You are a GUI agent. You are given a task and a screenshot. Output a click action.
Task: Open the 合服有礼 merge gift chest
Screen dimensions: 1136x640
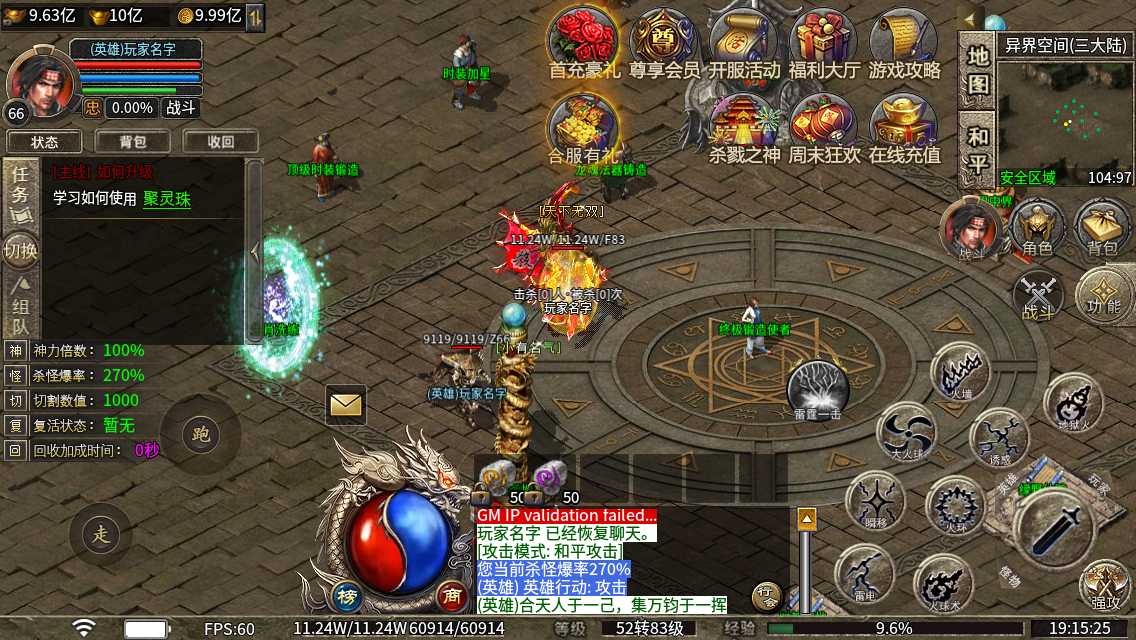click(584, 128)
